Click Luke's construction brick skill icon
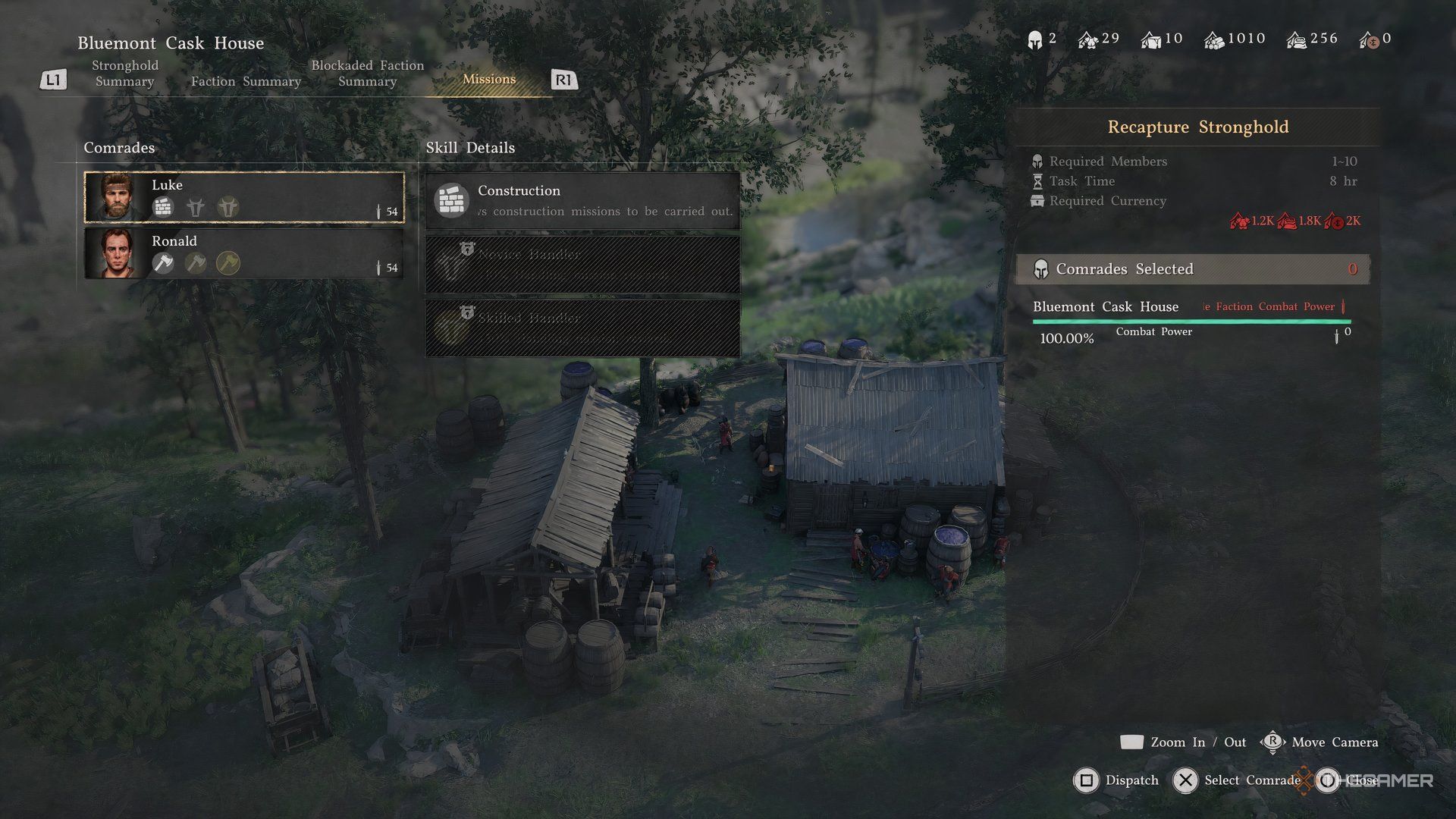Screen dimensions: 1456x819 click(x=163, y=206)
